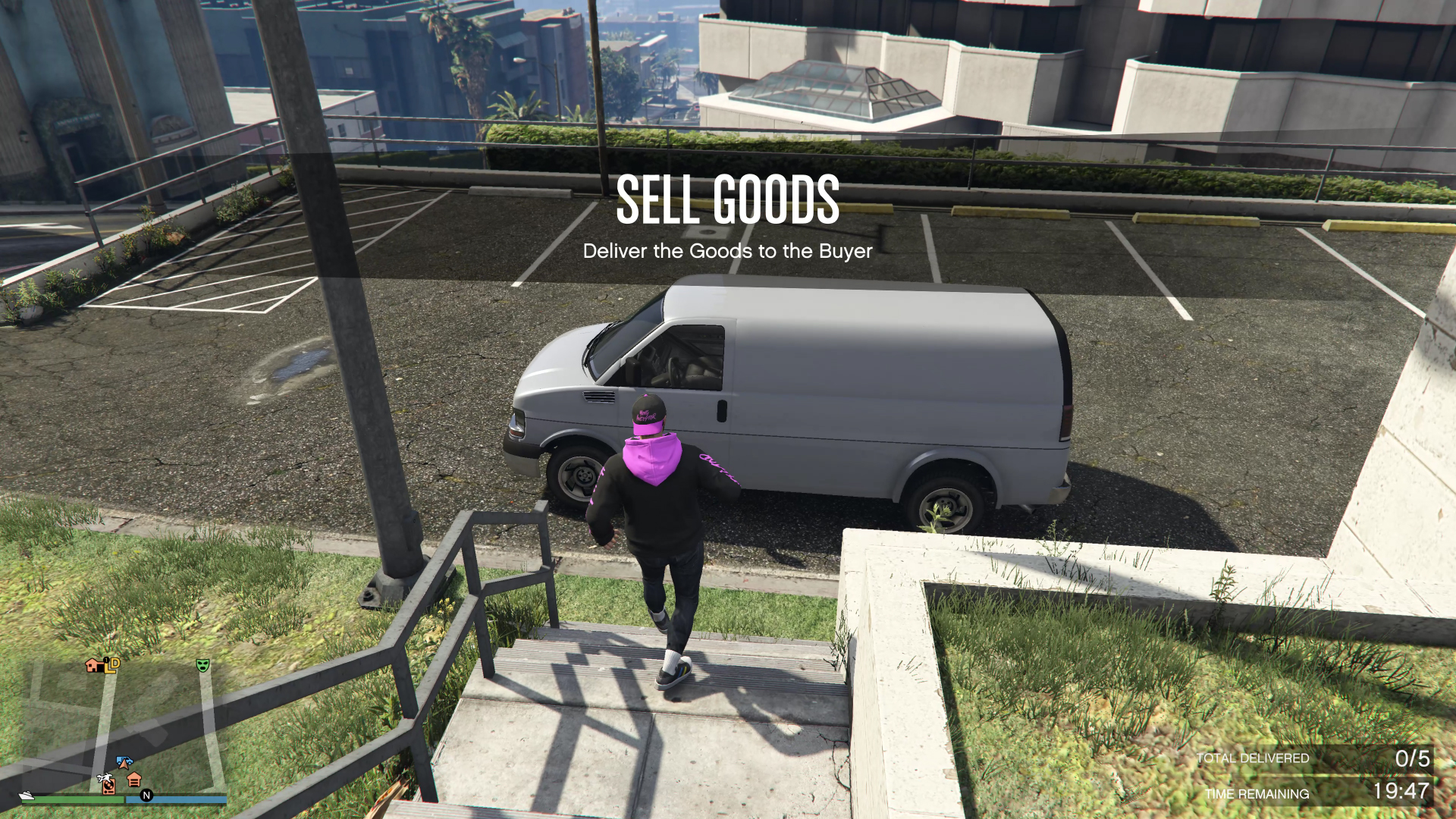Click the orange warehouse blip on the minimap
Screen dimensions: 1456x819
coord(135,780)
